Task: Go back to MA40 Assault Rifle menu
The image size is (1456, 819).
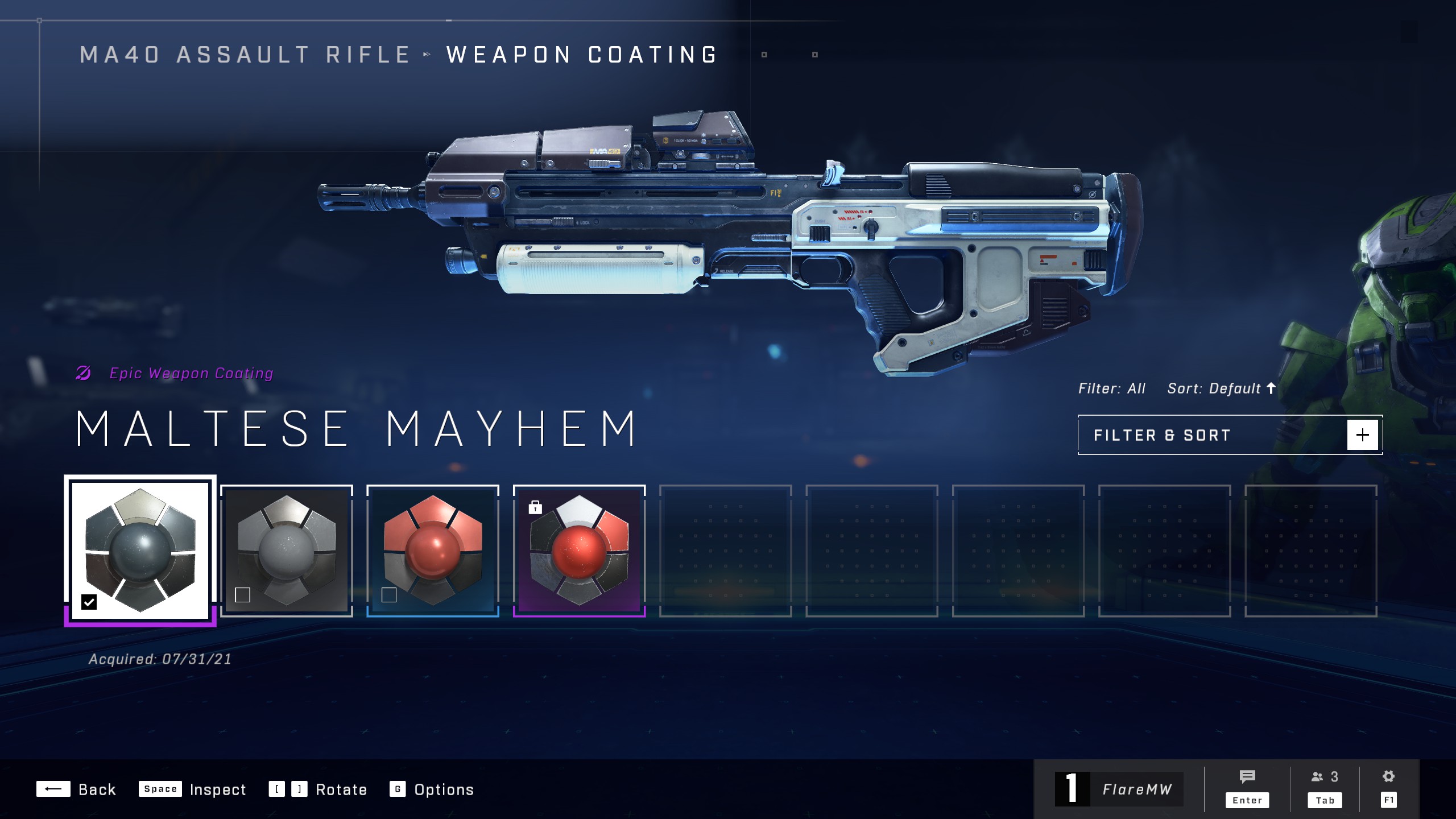Action: click(245, 55)
